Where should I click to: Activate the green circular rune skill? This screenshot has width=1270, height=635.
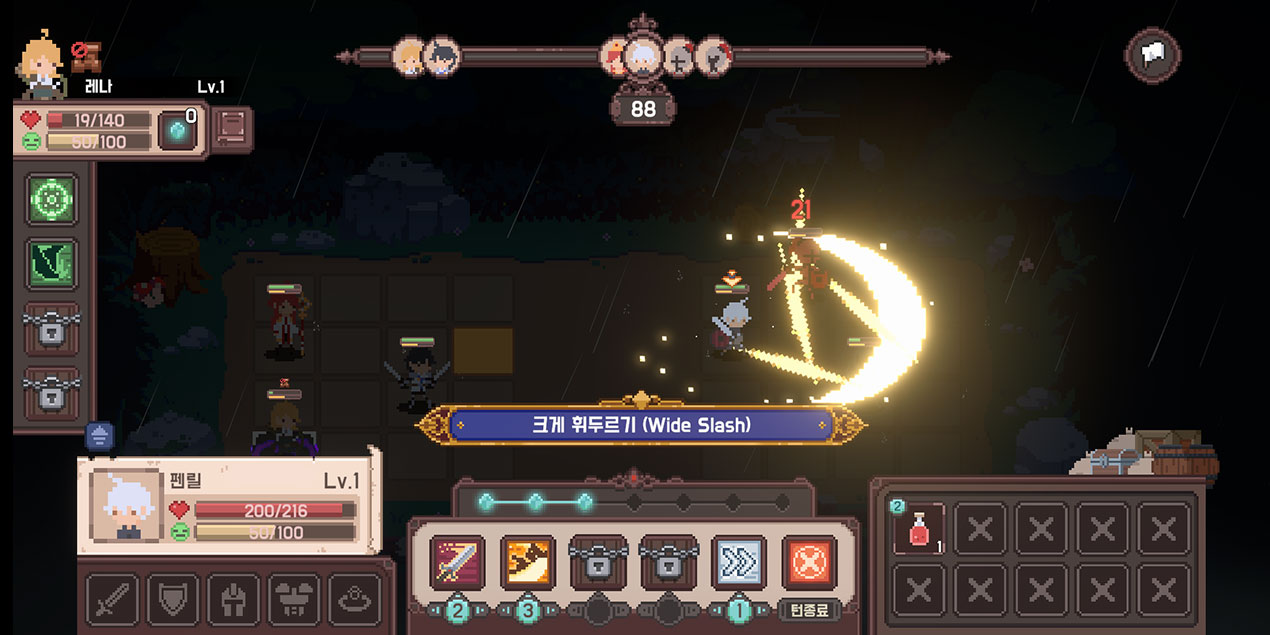(x=52, y=200)
